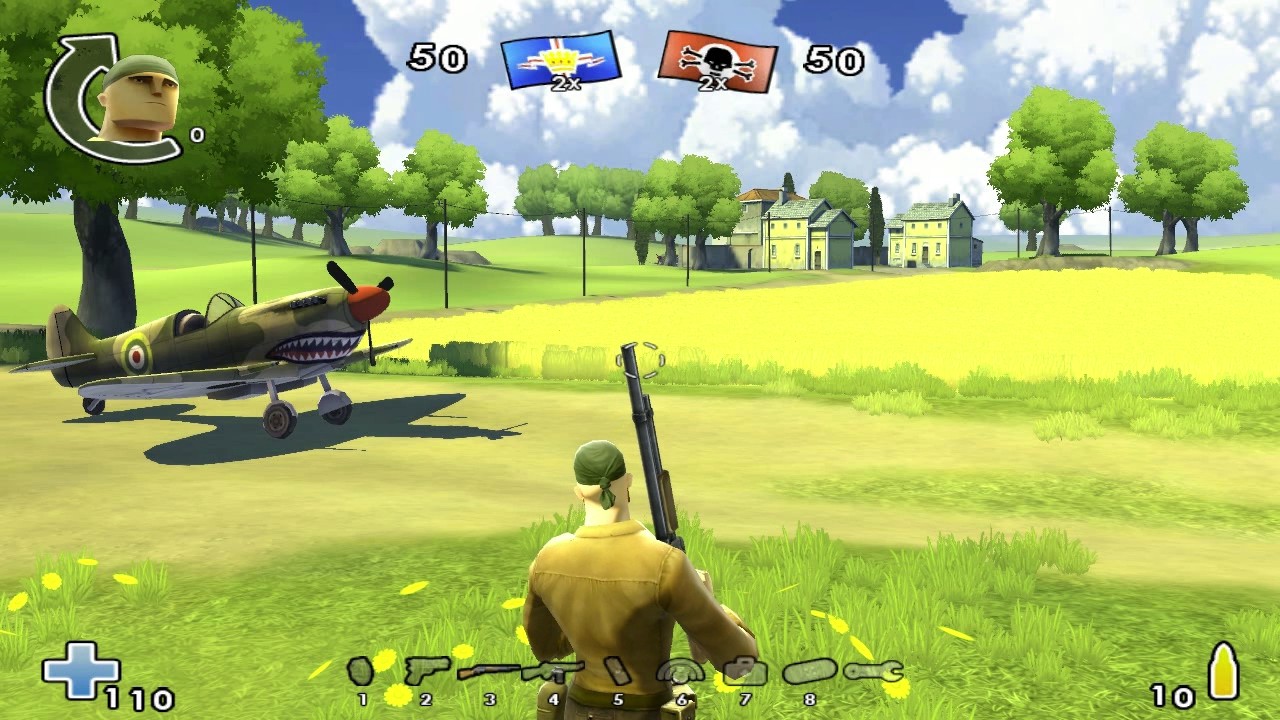This screenshot has width=1280, height=720.
Task: Select the medic case item slot
Action: pos(744,671)
